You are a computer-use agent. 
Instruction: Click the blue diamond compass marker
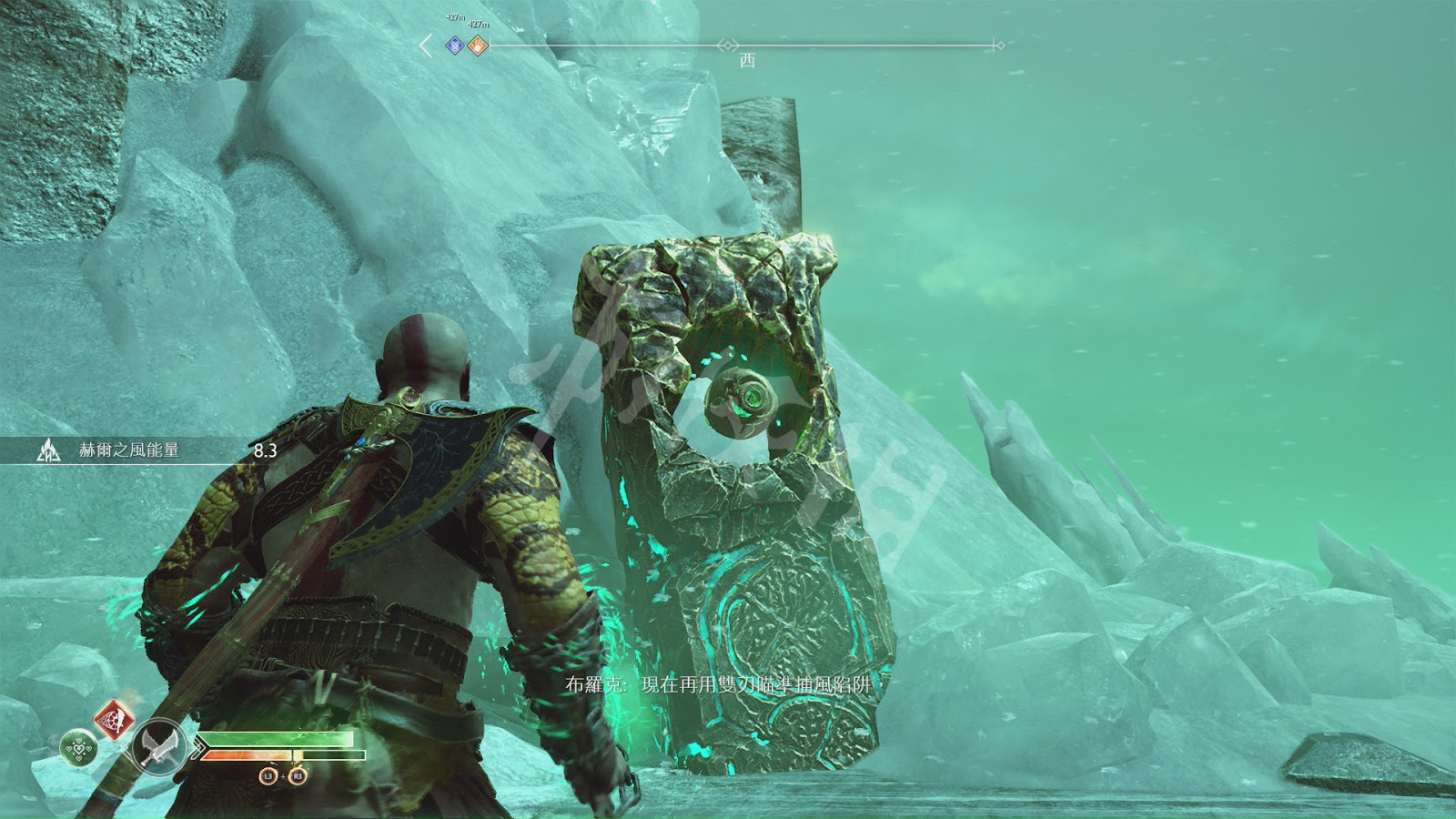[x=454, y=45]
